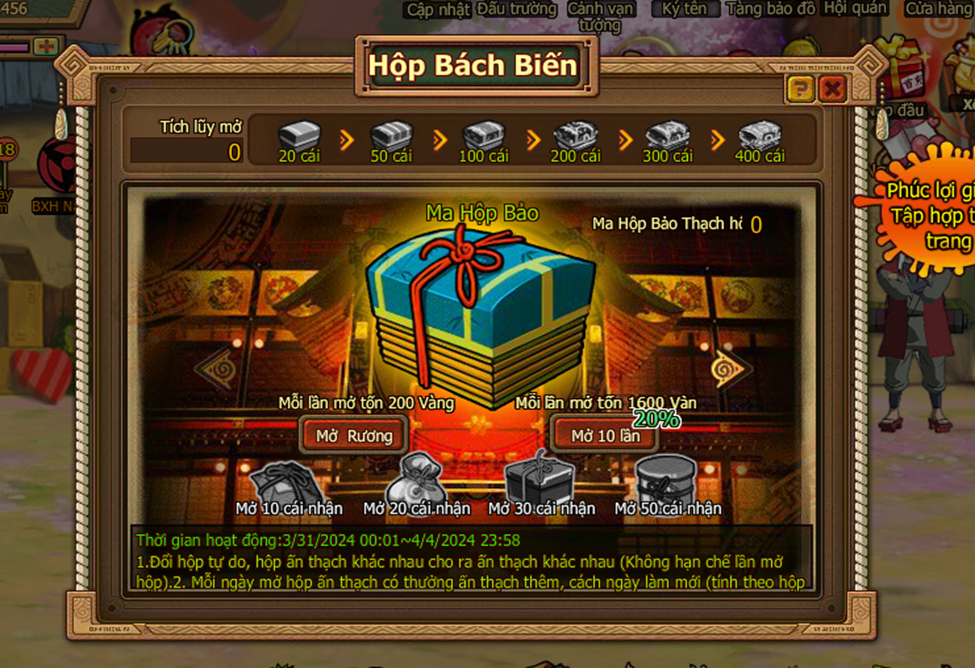975x668 pixels.
Task: Show the previous box with left arrow
Action: tap(216, 369)
